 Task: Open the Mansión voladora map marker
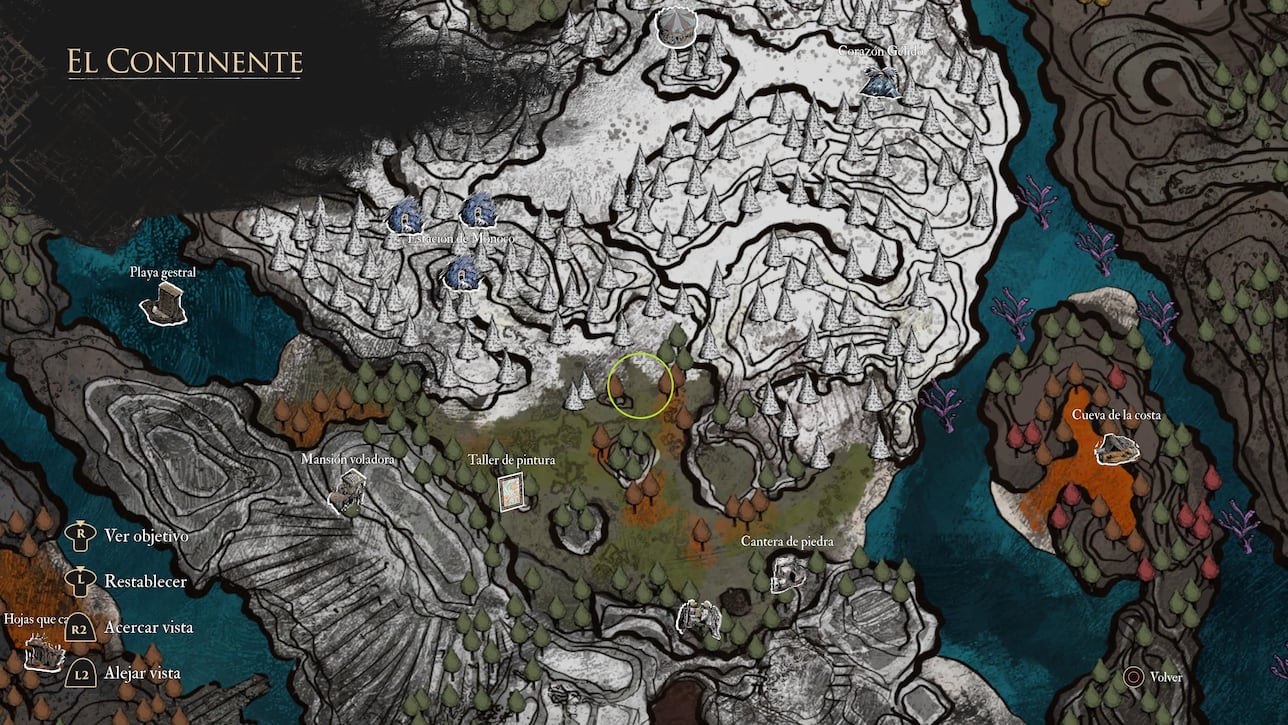[347, 491]
